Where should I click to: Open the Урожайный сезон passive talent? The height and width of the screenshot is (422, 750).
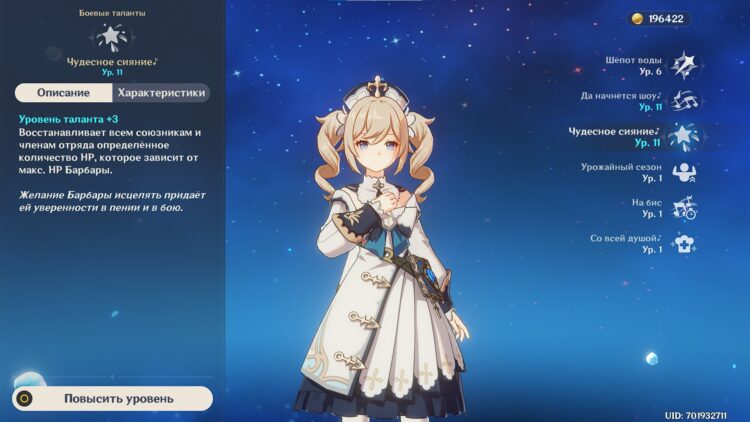(x=684, y=172)
